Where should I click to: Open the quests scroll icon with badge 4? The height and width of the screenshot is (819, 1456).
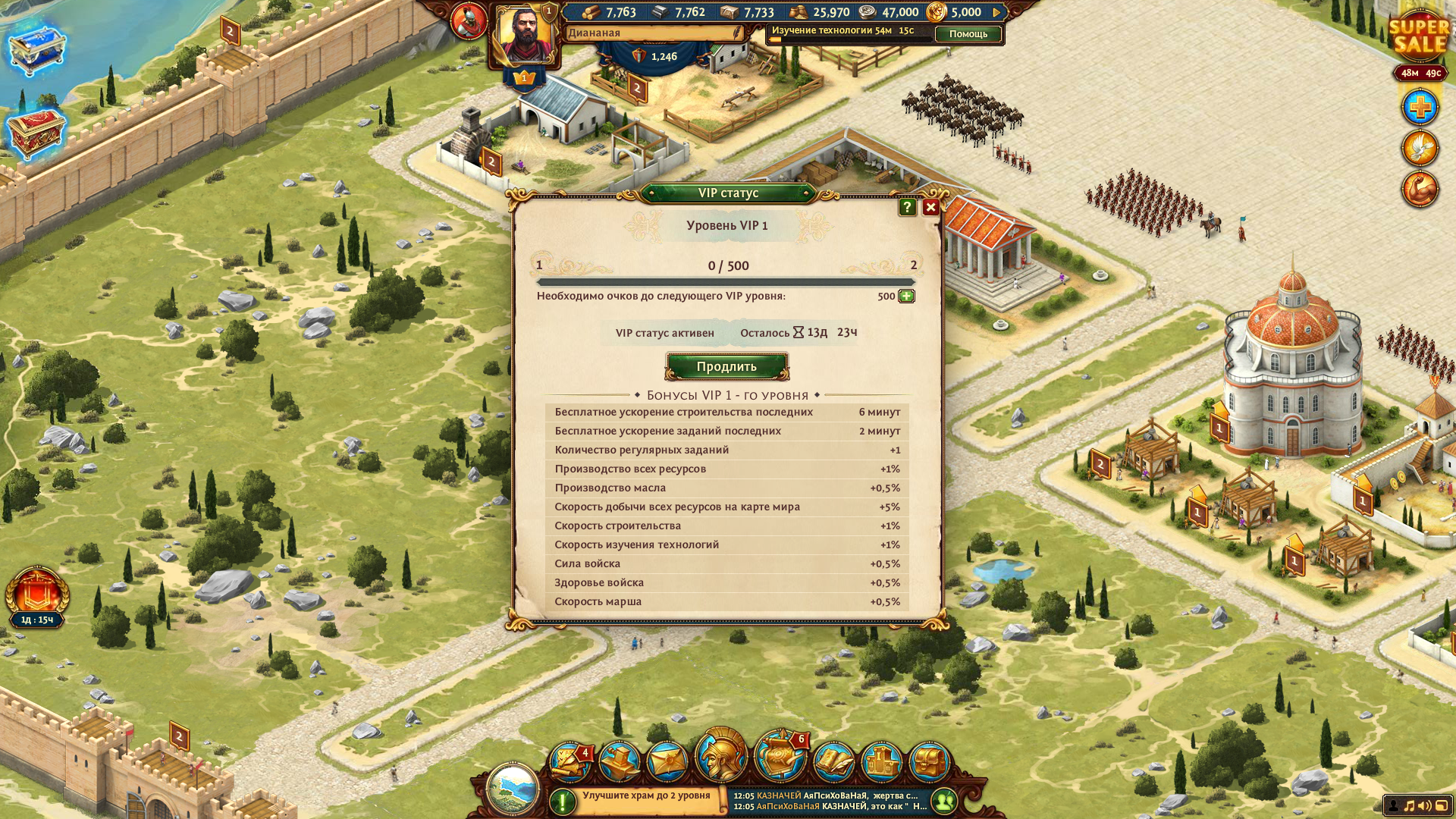[573, 757]
